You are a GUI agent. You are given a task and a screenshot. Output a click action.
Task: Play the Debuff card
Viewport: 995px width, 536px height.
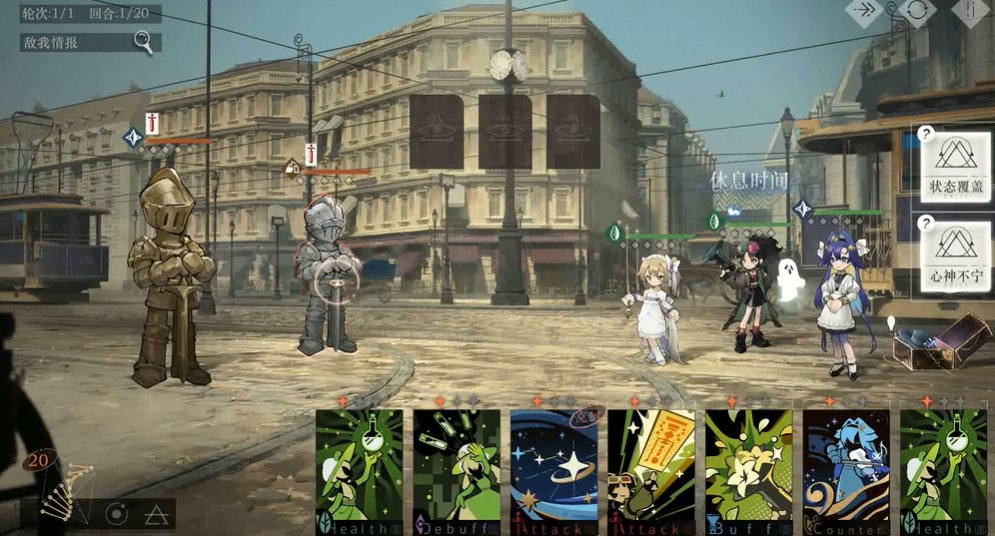click(457, 472)
